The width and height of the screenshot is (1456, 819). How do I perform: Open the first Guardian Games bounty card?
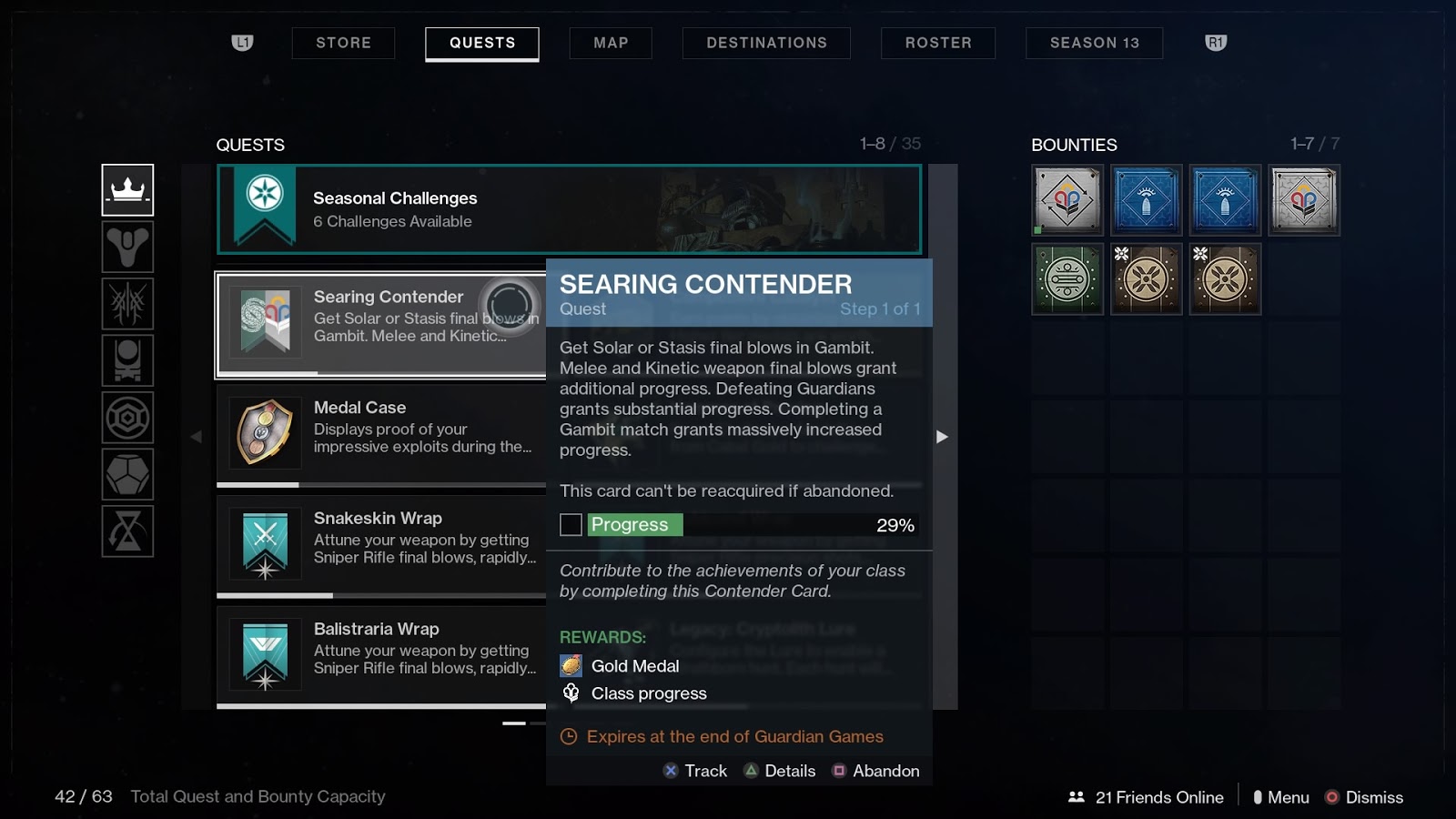click(x=1066, y=199)
